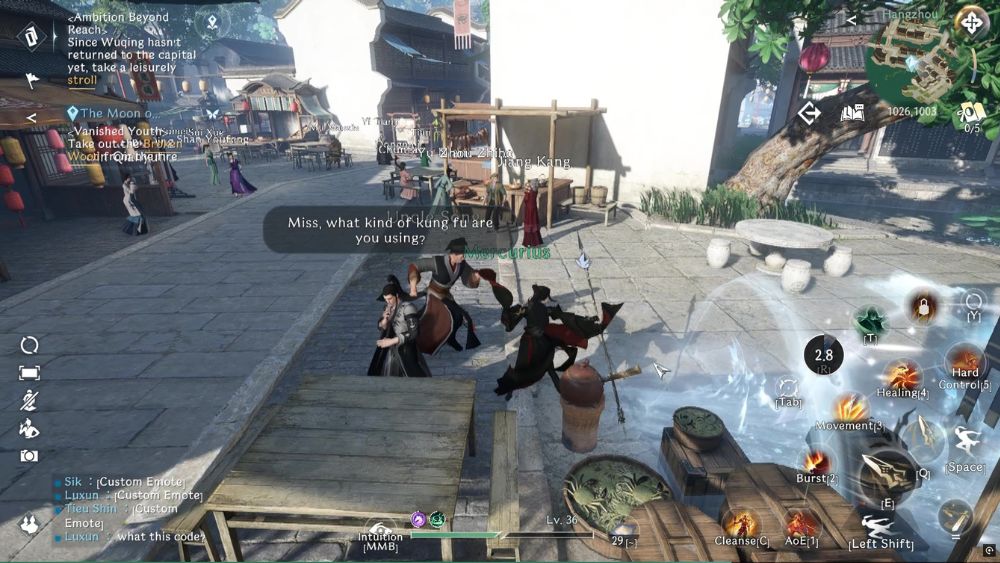Click the four-arrow compass button beside the minimap
Screen dimensions: 1000x563
970,22
